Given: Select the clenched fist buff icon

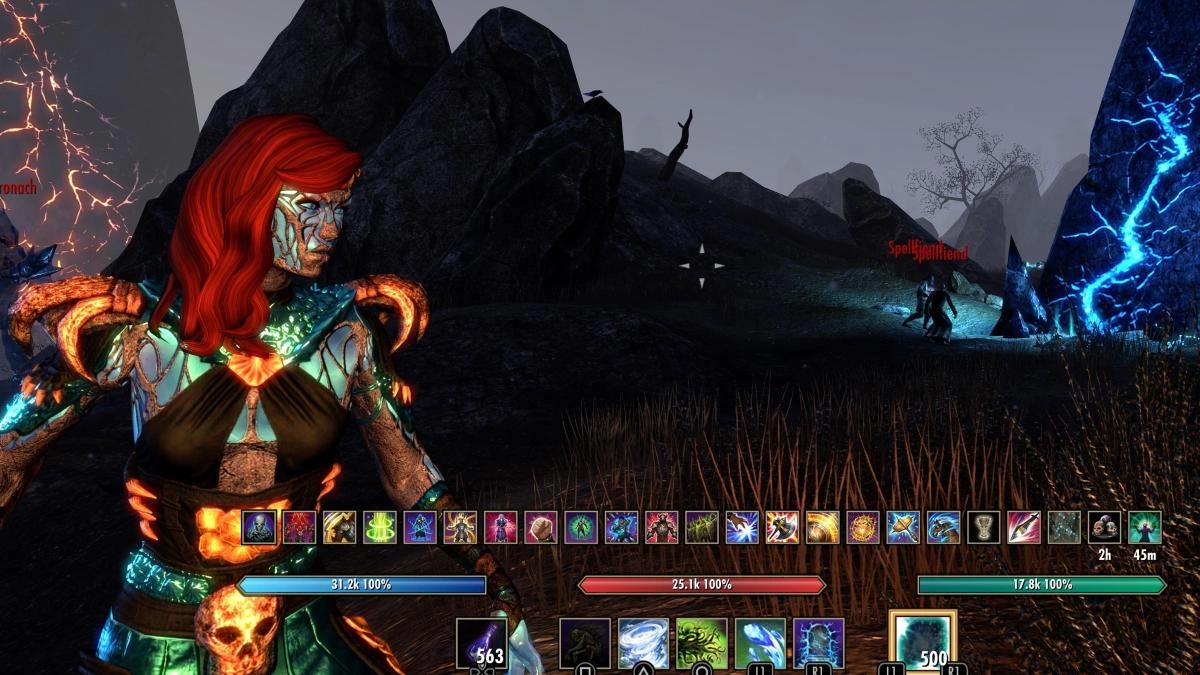Looking at the screenshot, I should 541,527.
